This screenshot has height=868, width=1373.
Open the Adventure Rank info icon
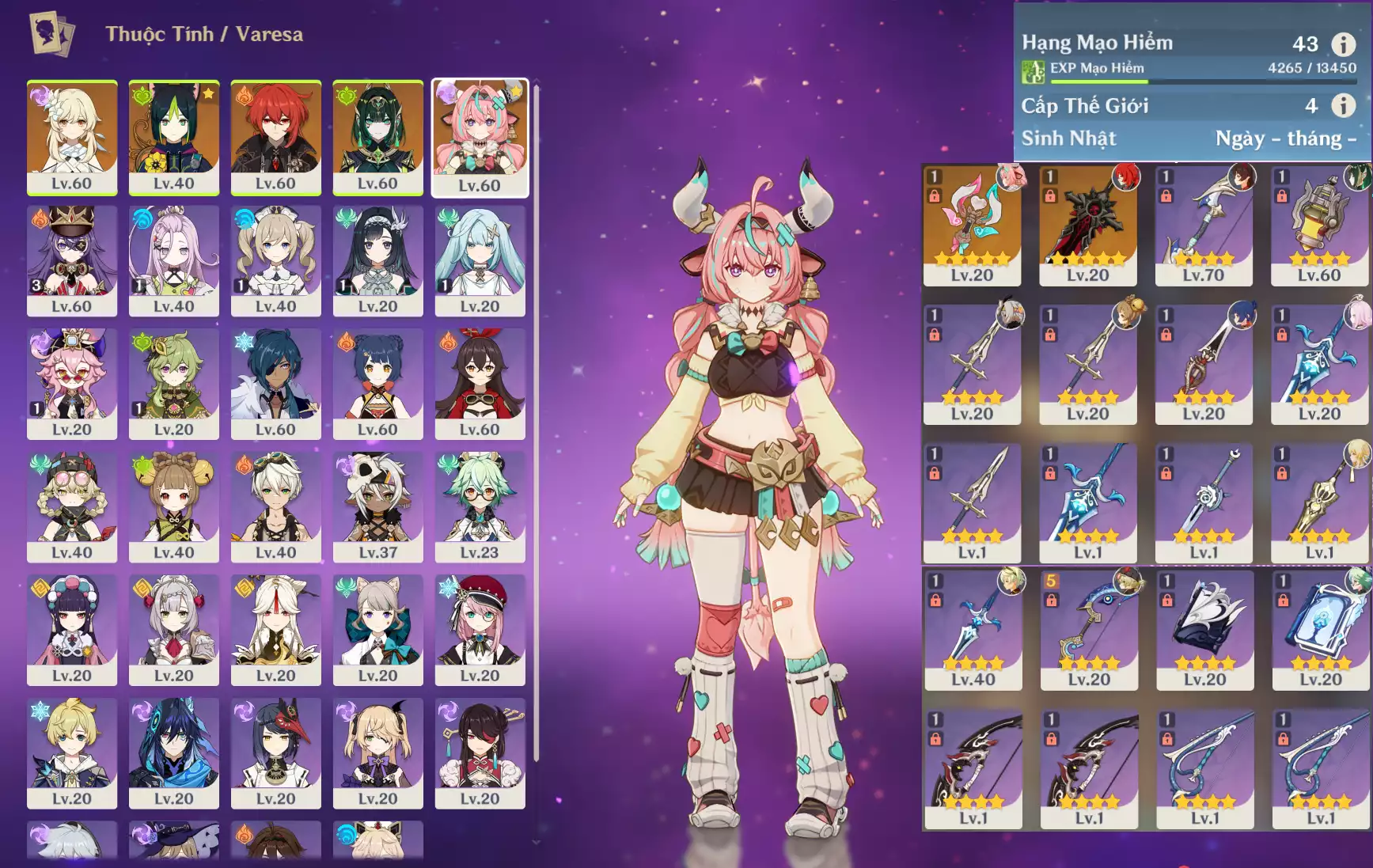(x=1343, y=44)
